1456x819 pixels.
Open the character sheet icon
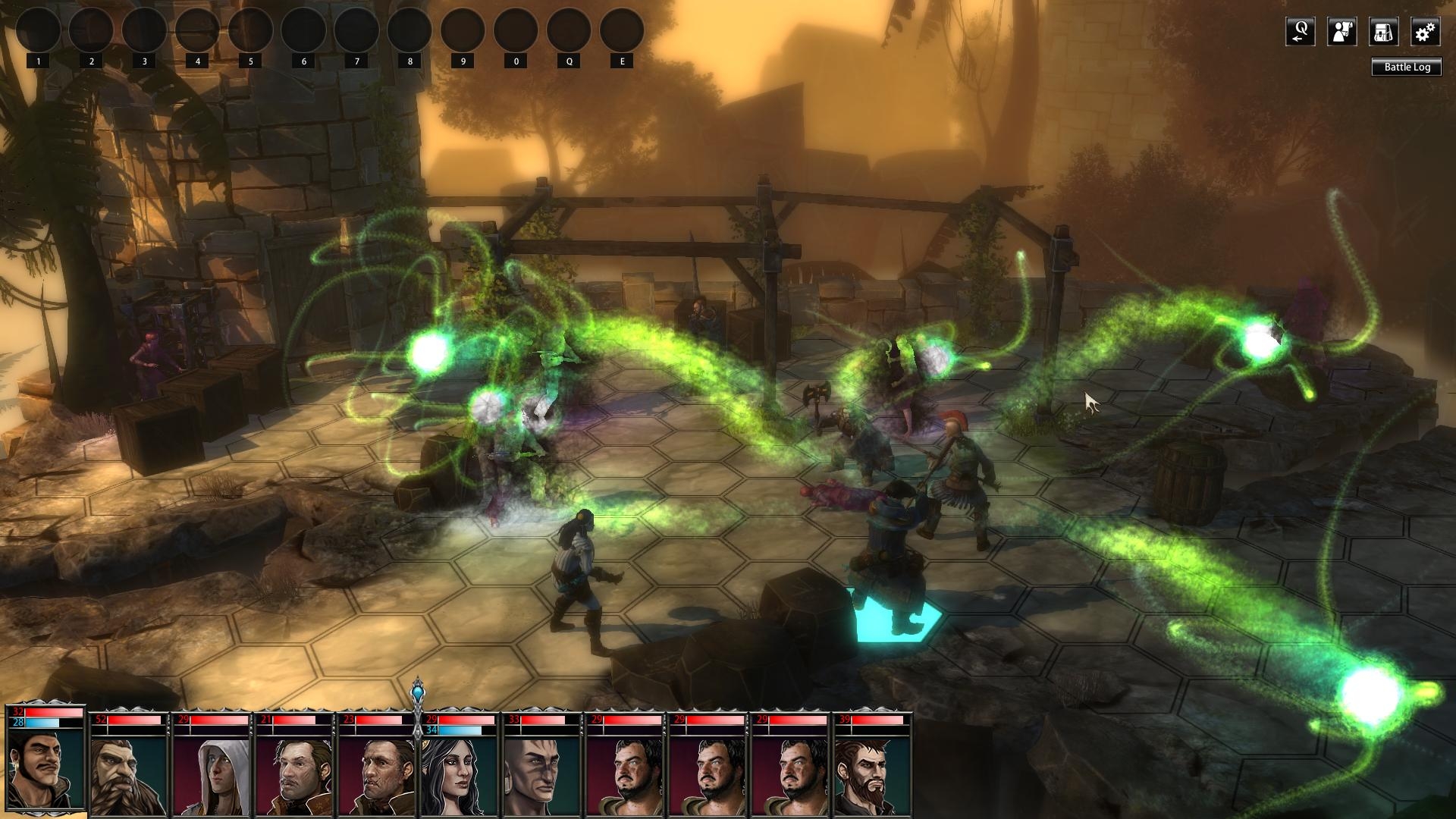pos(1341,32)
